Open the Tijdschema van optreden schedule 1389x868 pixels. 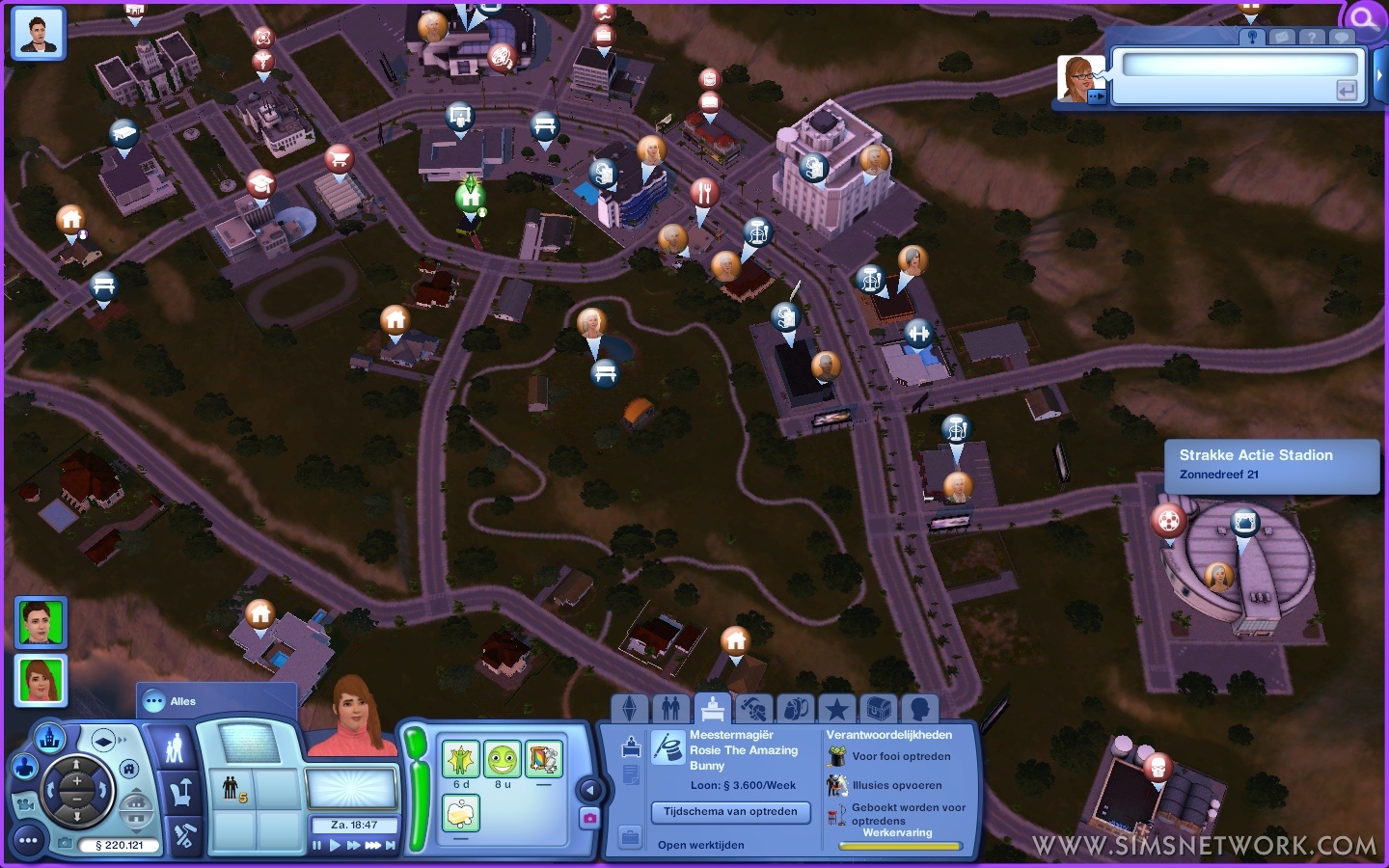pos(730,812)
